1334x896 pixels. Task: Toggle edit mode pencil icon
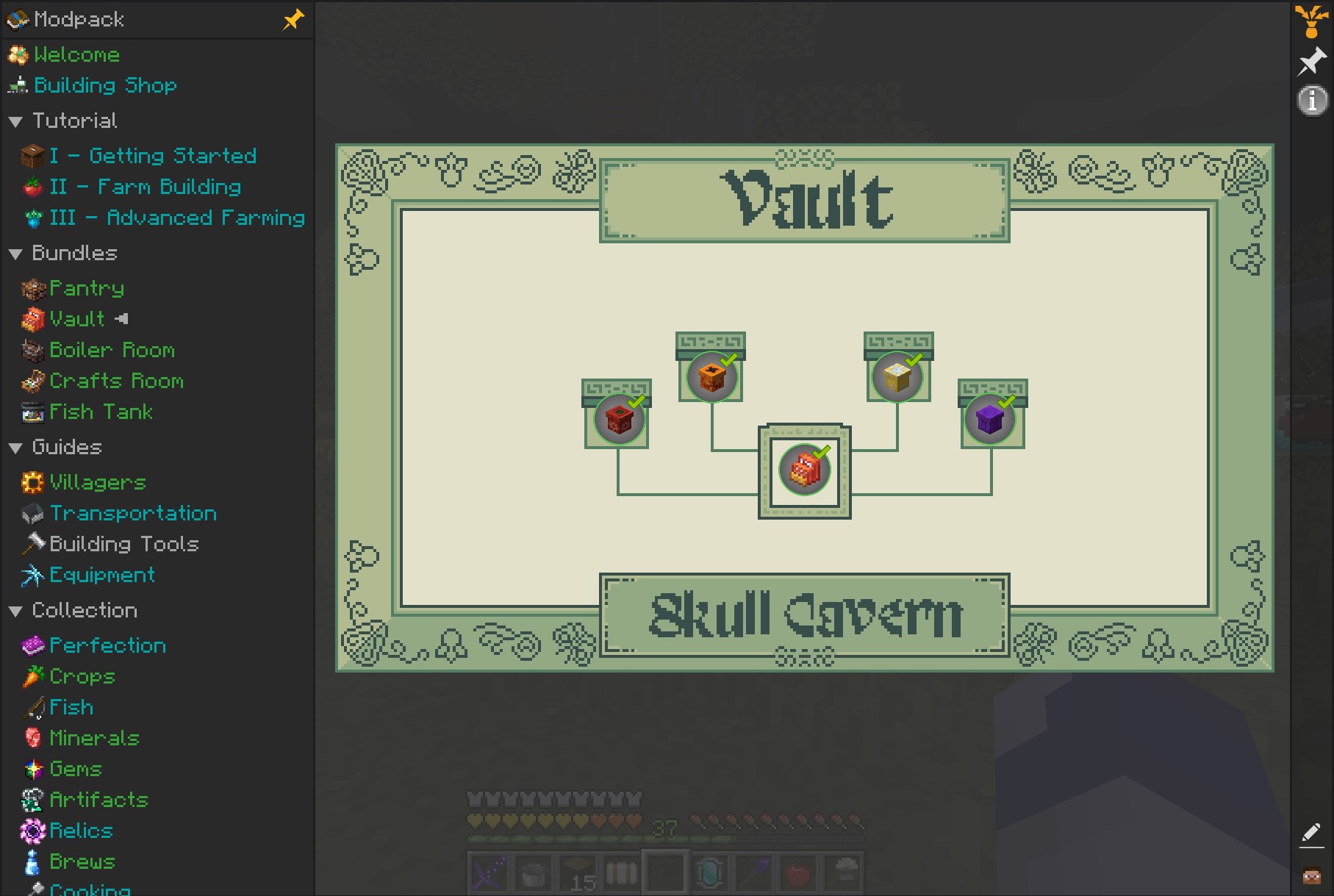pos(1311,834)
